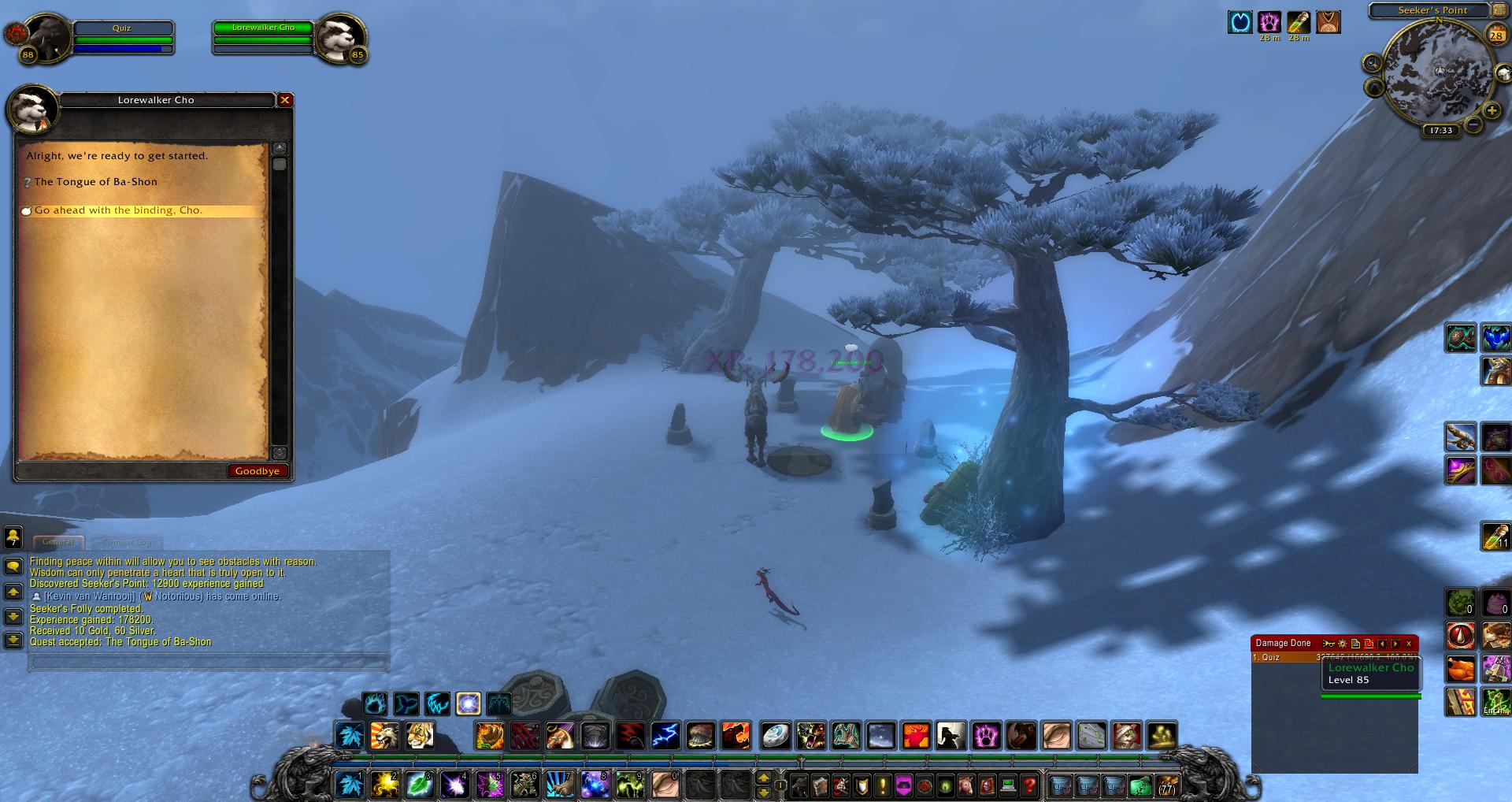Close the Lorewalker Cho dialogue window
1512x802 pixels.
285,100
